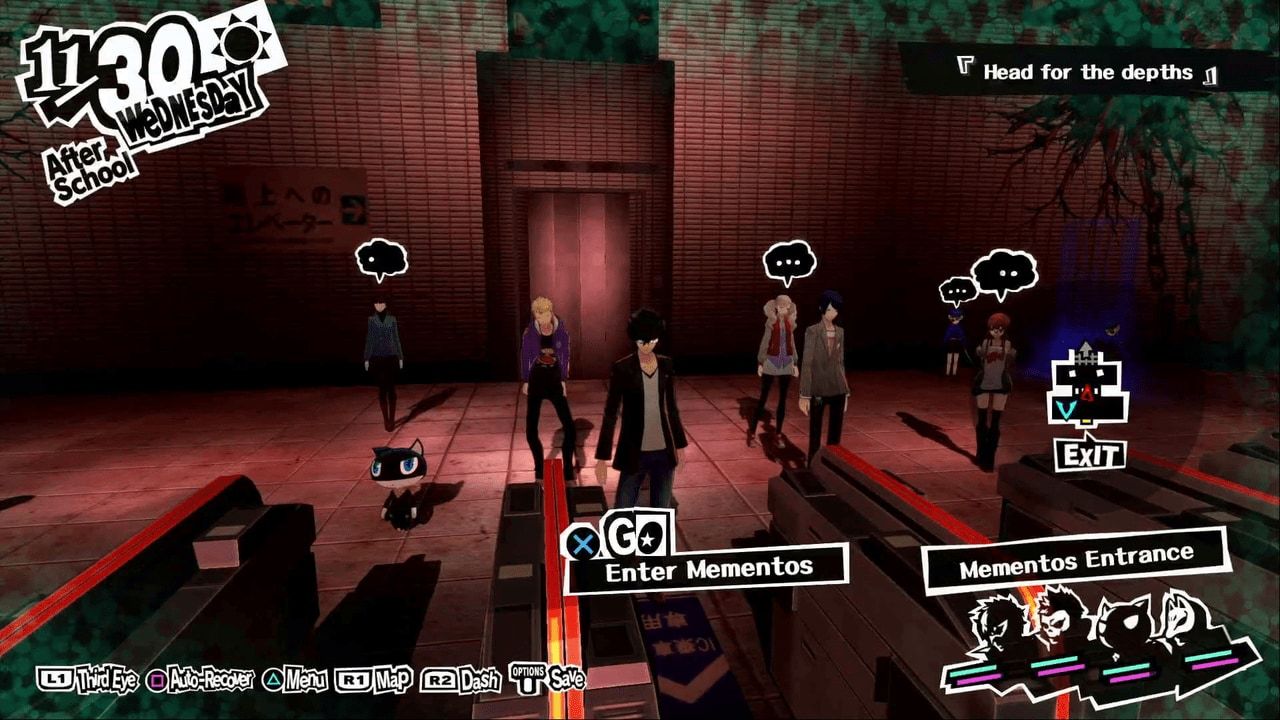Click the double speech bubble near the rightmost character

(x=1003, y=270)
